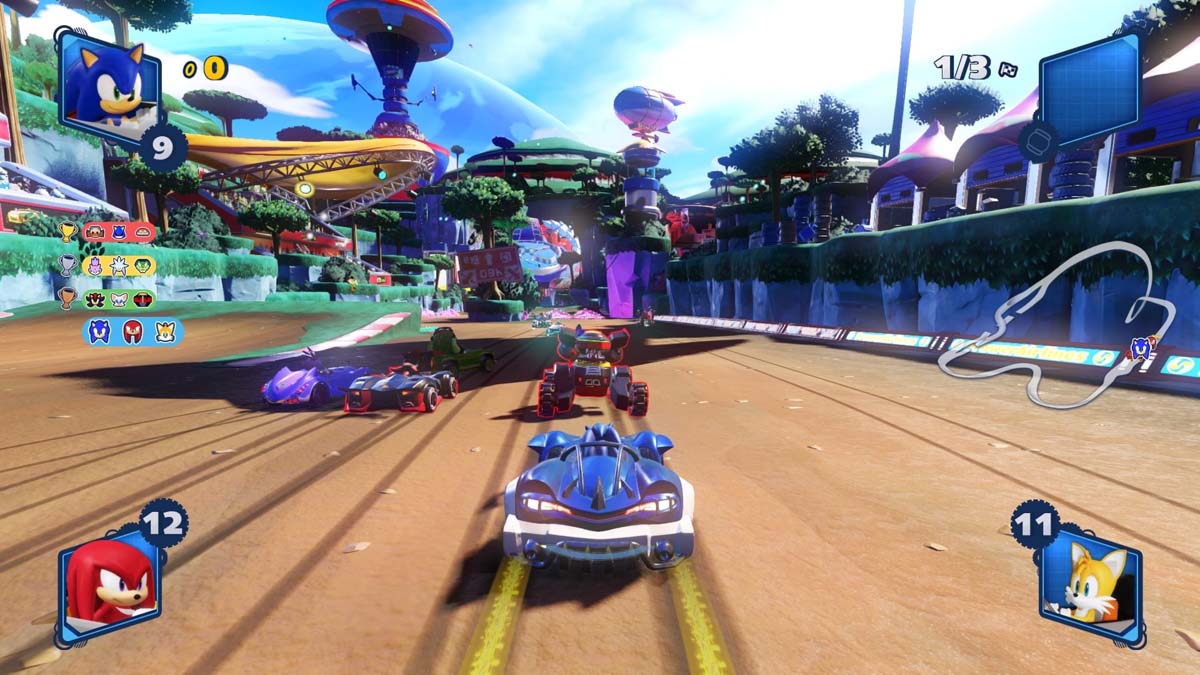Click Sonic's icon in the blue team row
Viewport: 1200px width, 675px height.
coord(100,332)
